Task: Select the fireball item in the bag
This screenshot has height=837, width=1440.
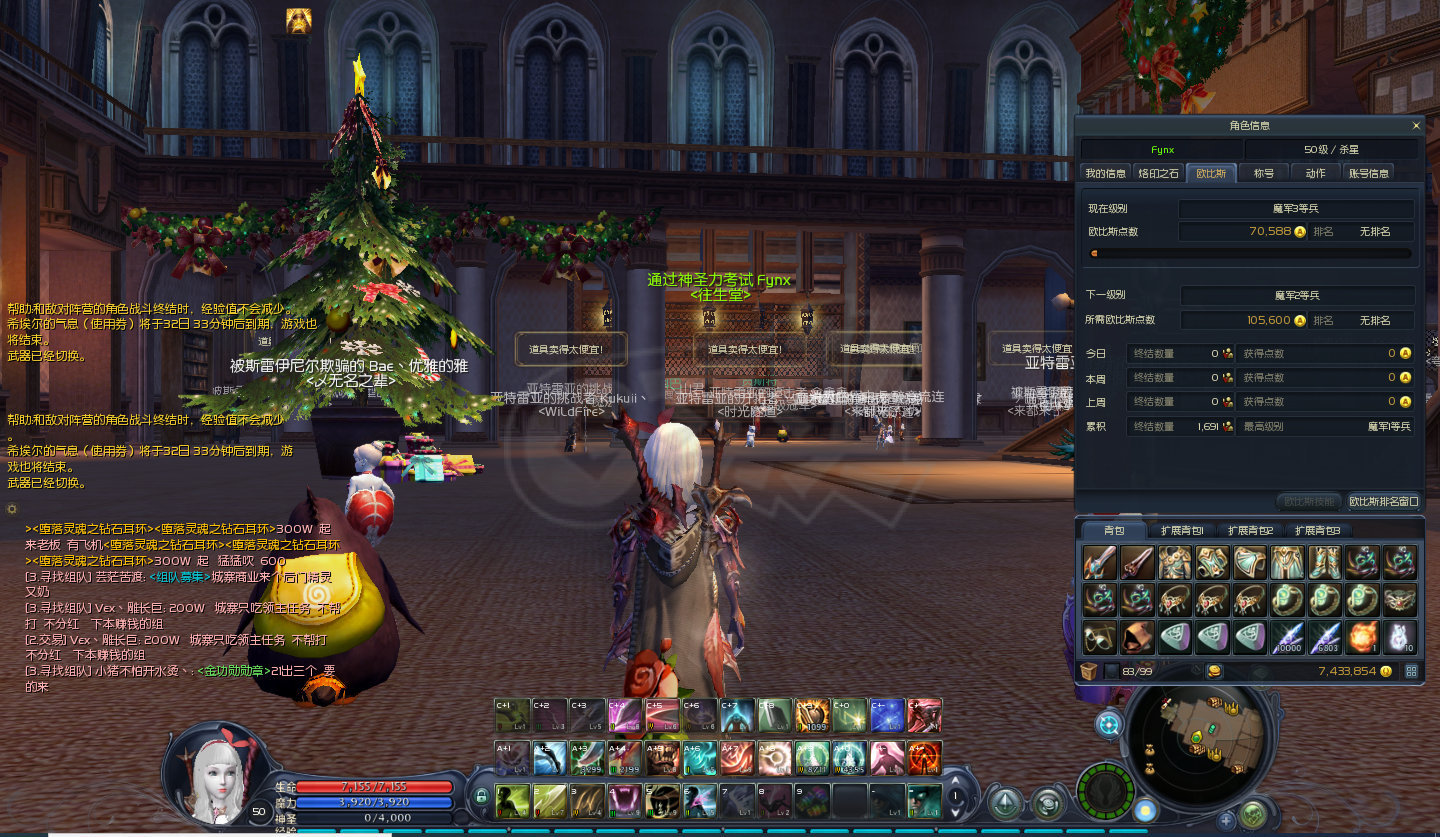Action: 1362,636
